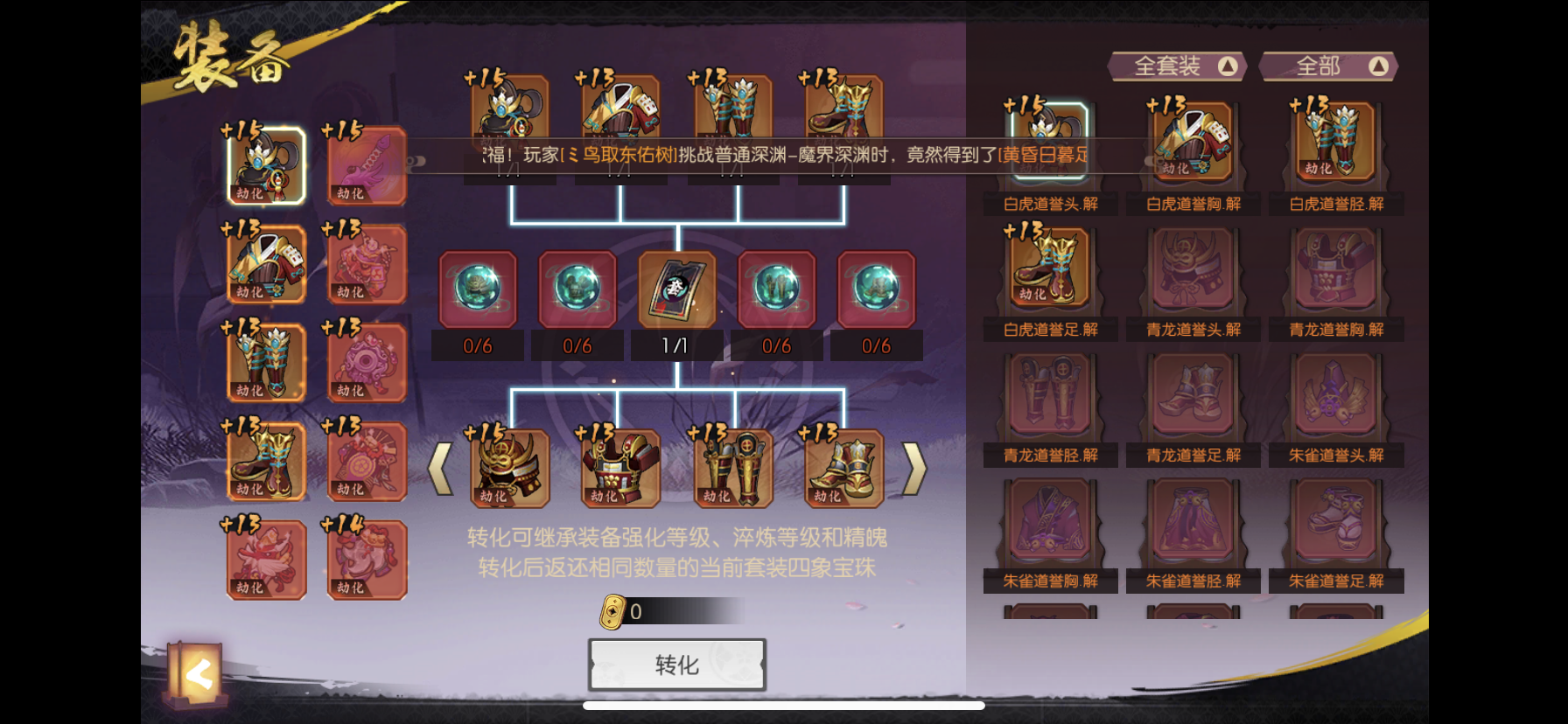Select the first 四象宝珠 orb showing 0/6
The image size is (1568, 724).
(x=478, y=289)
